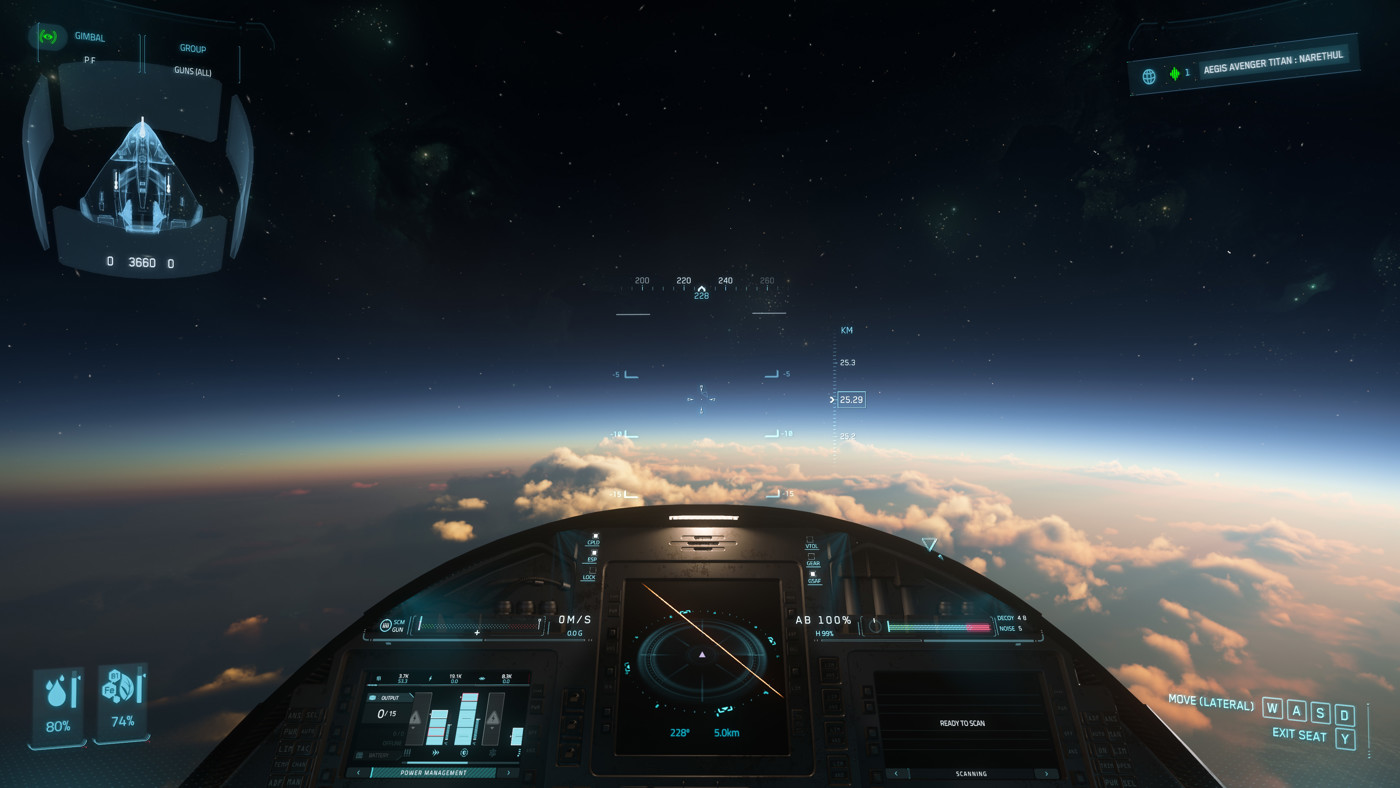The image size is (1400, 788).
Task: Click AEGIS AVENGER TITAN : NARETHUL target entry
Action: pyautogui.click(x=1275, y=65)
